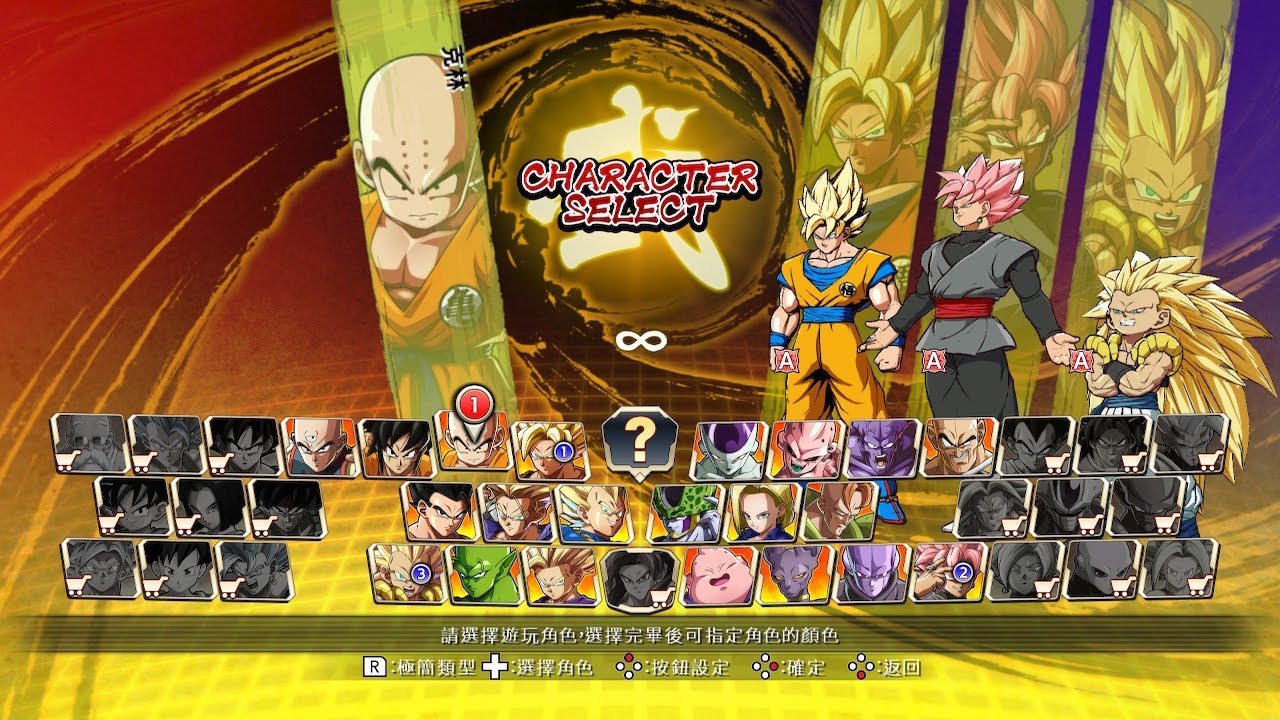Viewport: 1280px width, 720px height.
Task: Choose Frieza from the roster
Action: [731, 449]
